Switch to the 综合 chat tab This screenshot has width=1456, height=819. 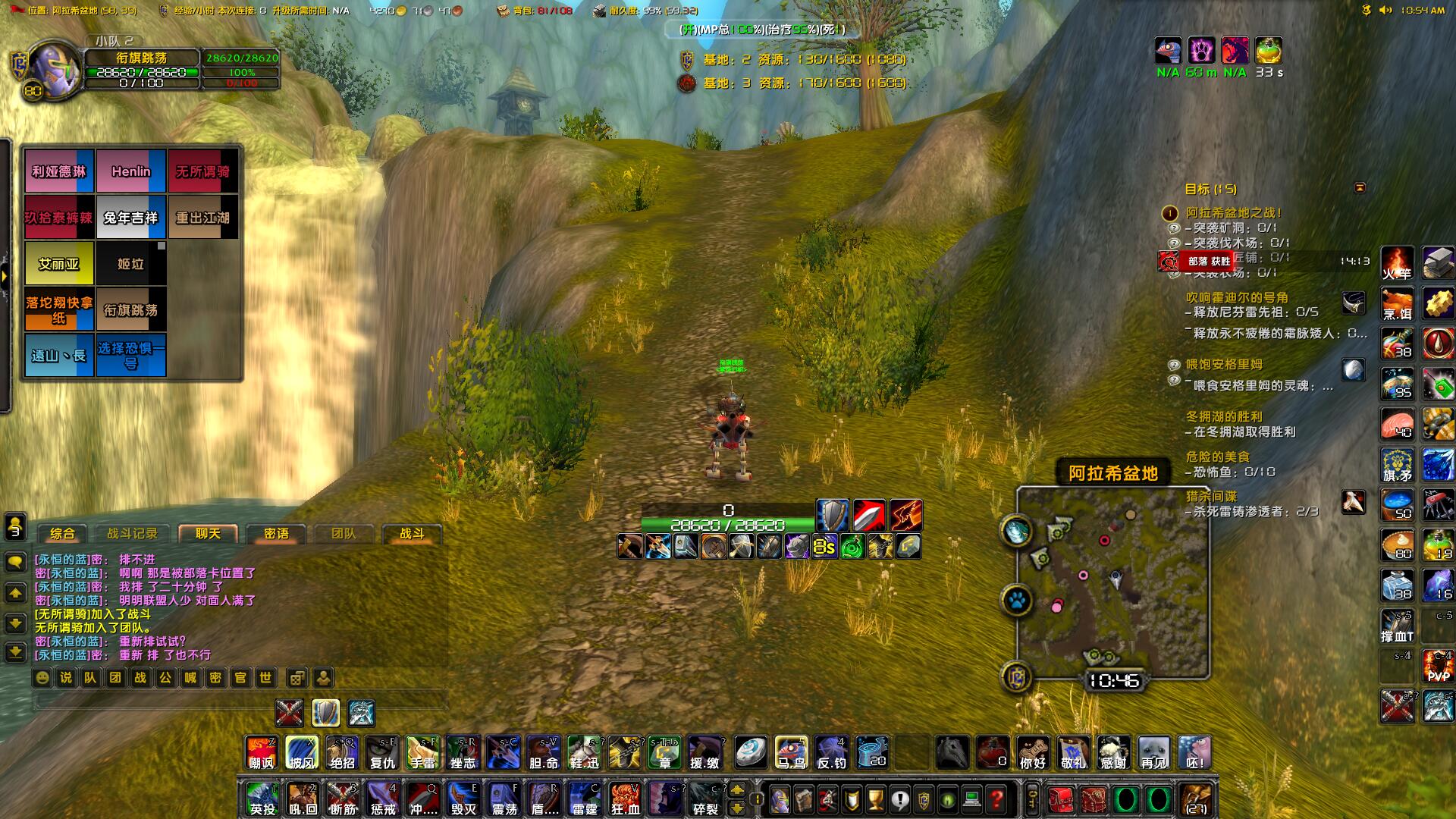(62, 534)
